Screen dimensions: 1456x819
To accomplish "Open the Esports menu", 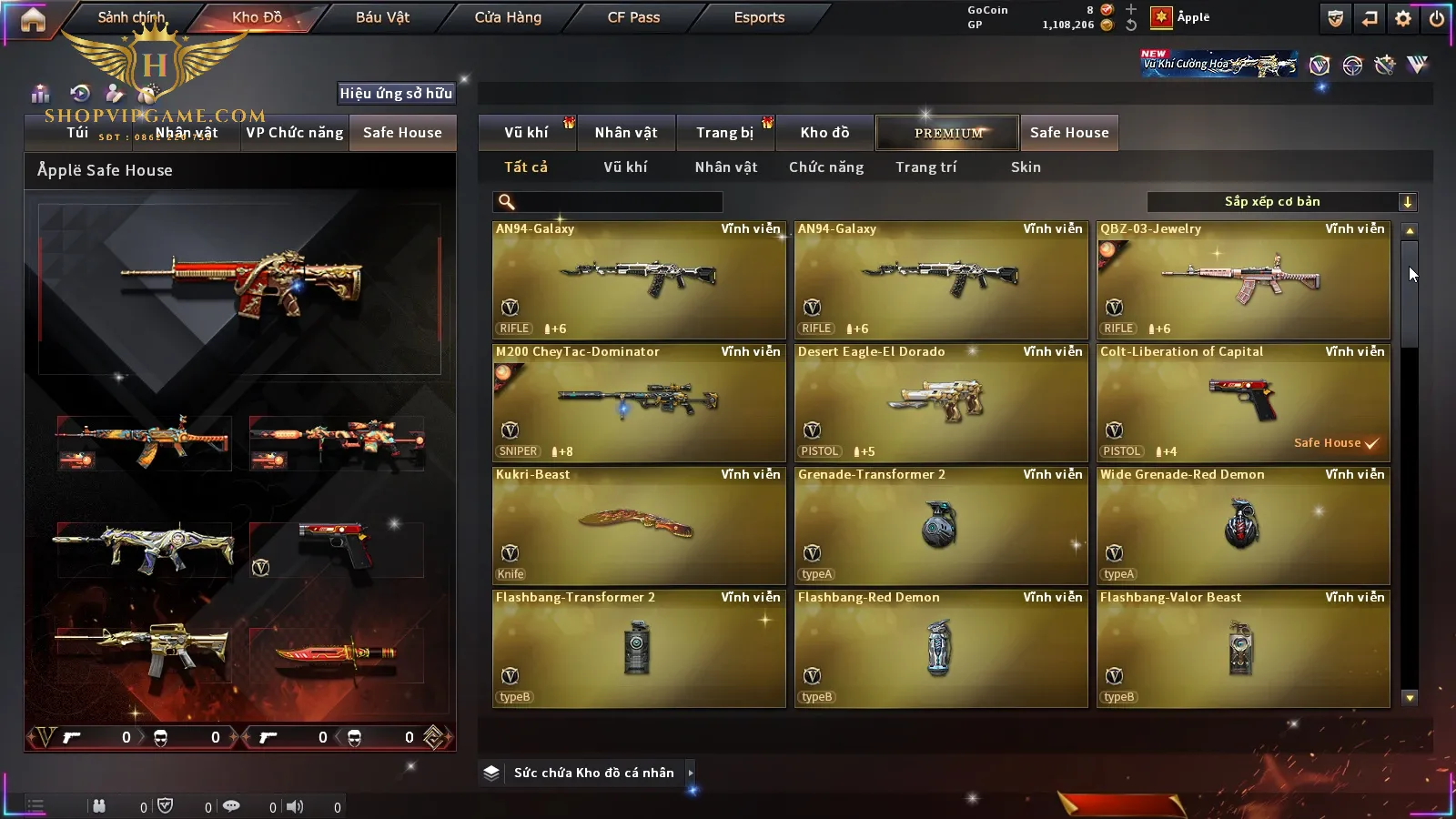I will [759, 17].
